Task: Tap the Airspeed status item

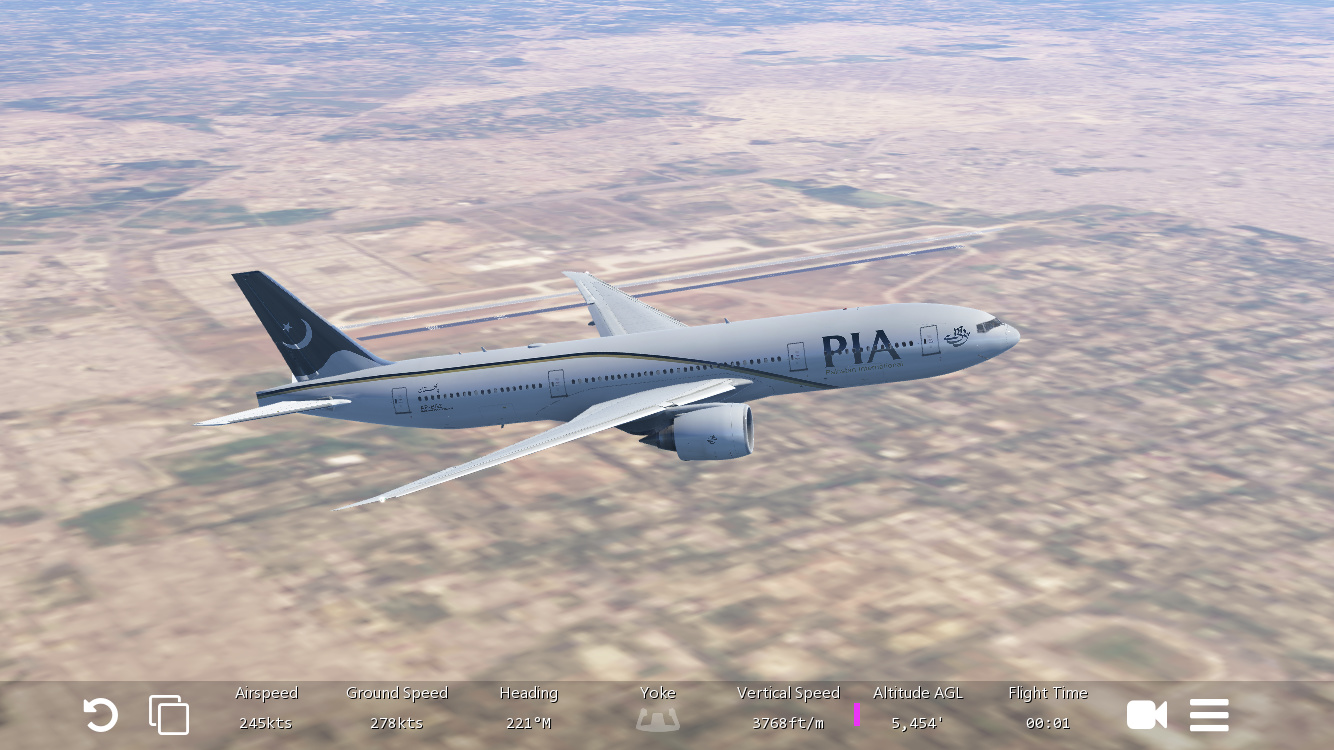Action: point(266,708)
